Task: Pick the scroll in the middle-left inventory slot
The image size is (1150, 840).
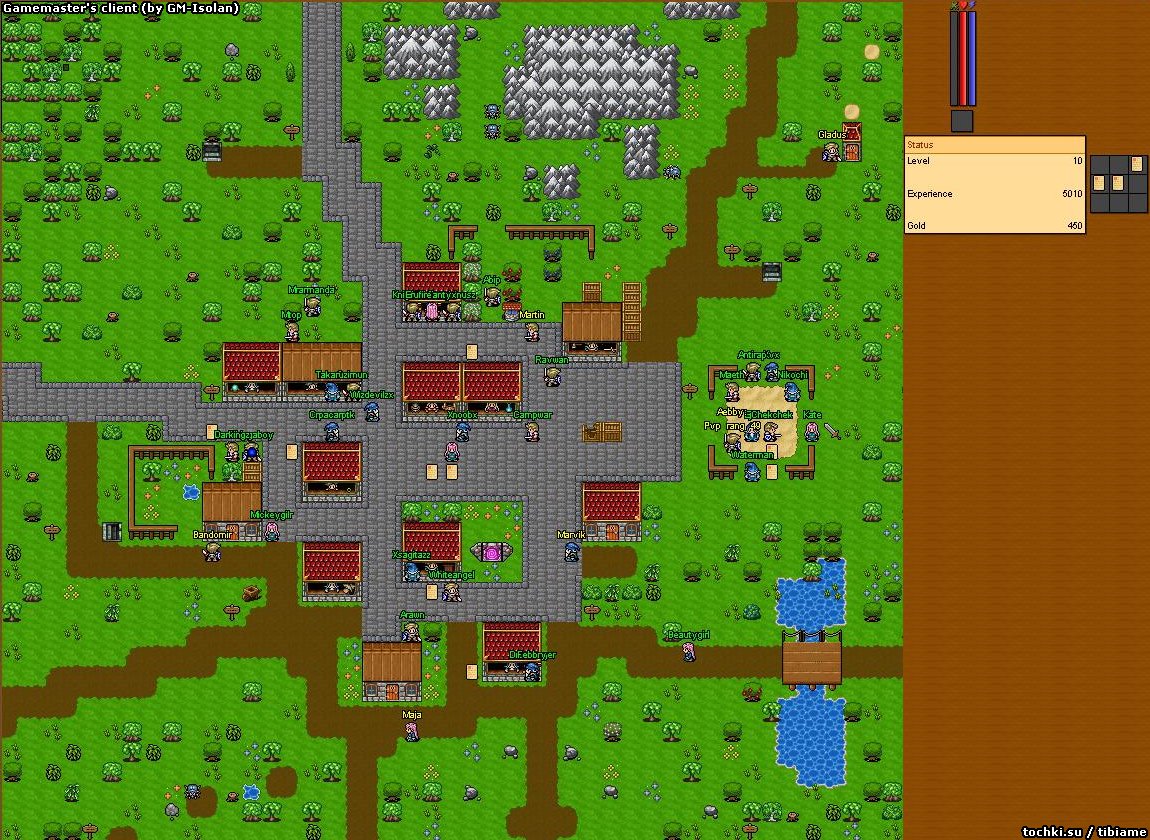Action: [1099, 183]
